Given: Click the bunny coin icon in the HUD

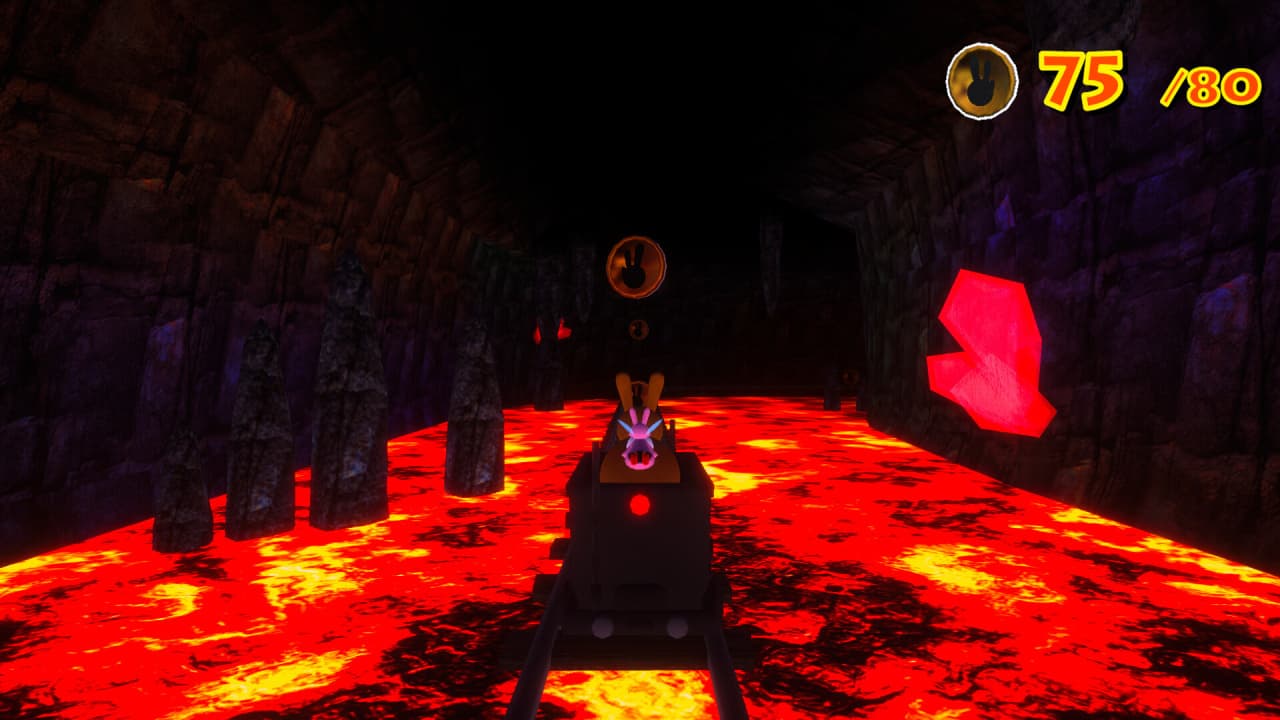Looking at the screenshot, I should 981,80.
